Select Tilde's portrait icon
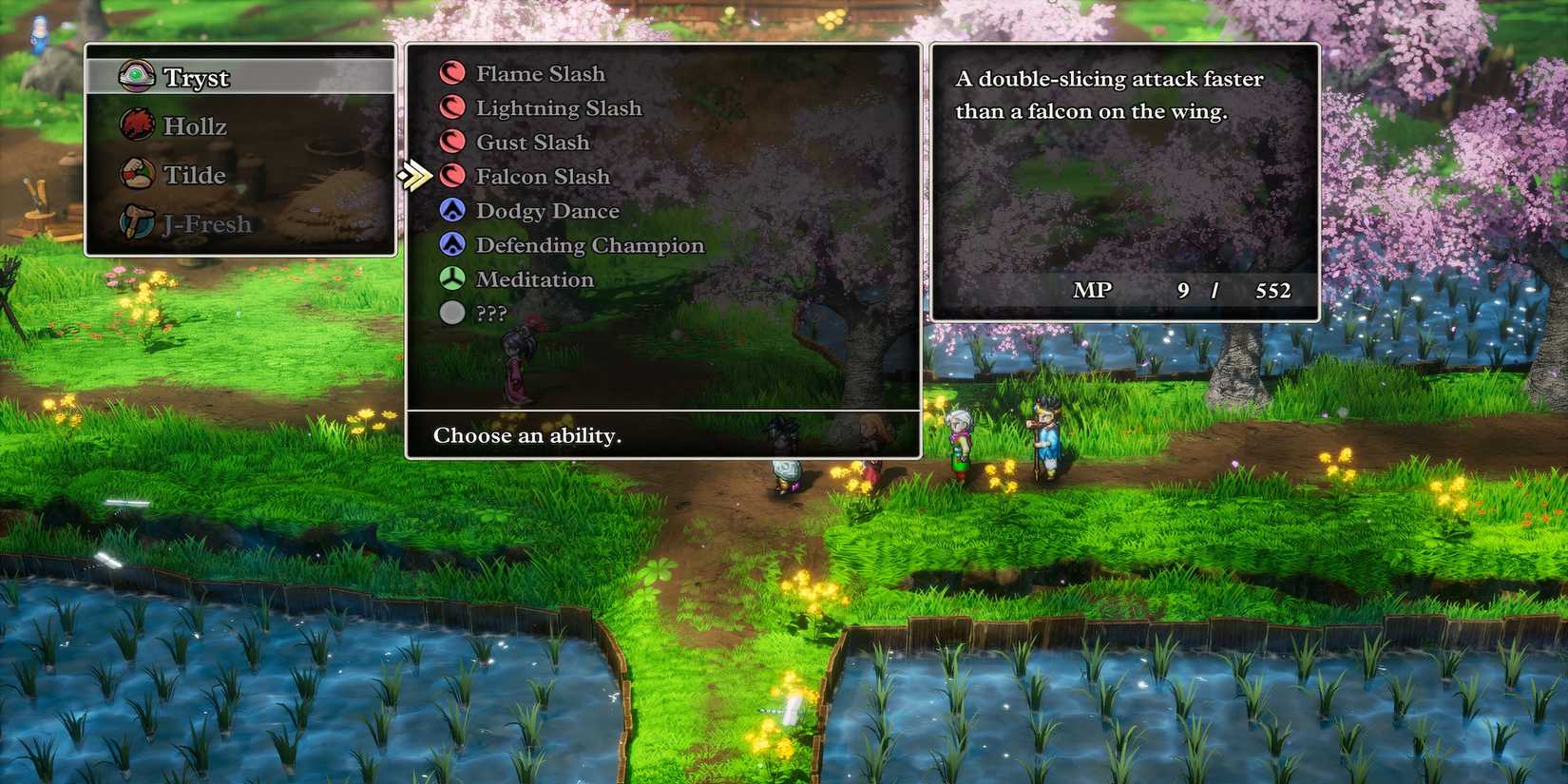 click(138, 175)
